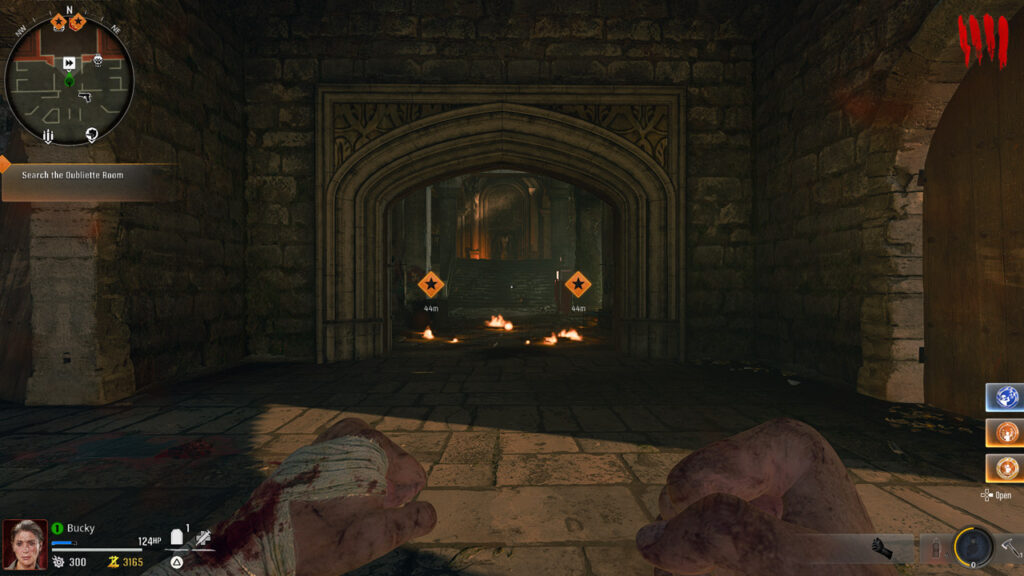Select the fist melee weapon slot
1024x576 pixels.
tap(881, 548)
